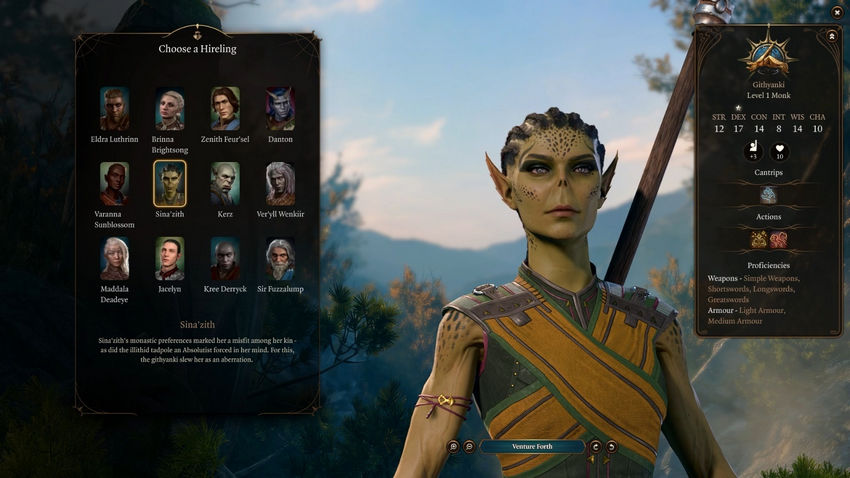Zoom out the character preview
Screen dimensions: 850x478
pos(469,447)
